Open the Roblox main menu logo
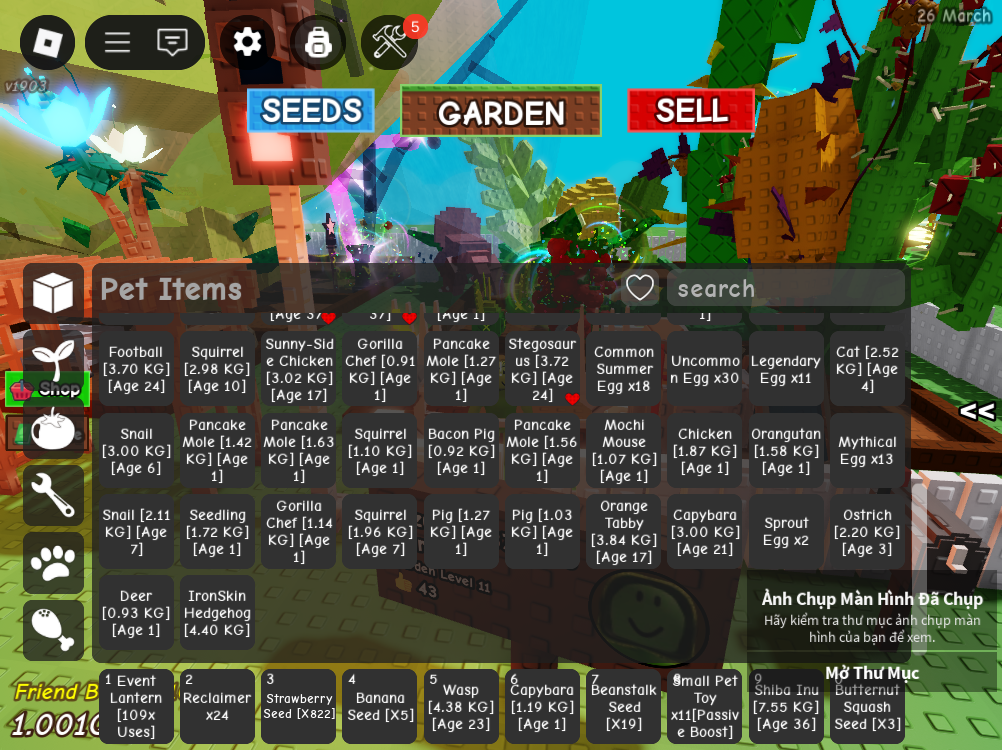This screenshot has width=1002, height=750. [x=47, y=42]
